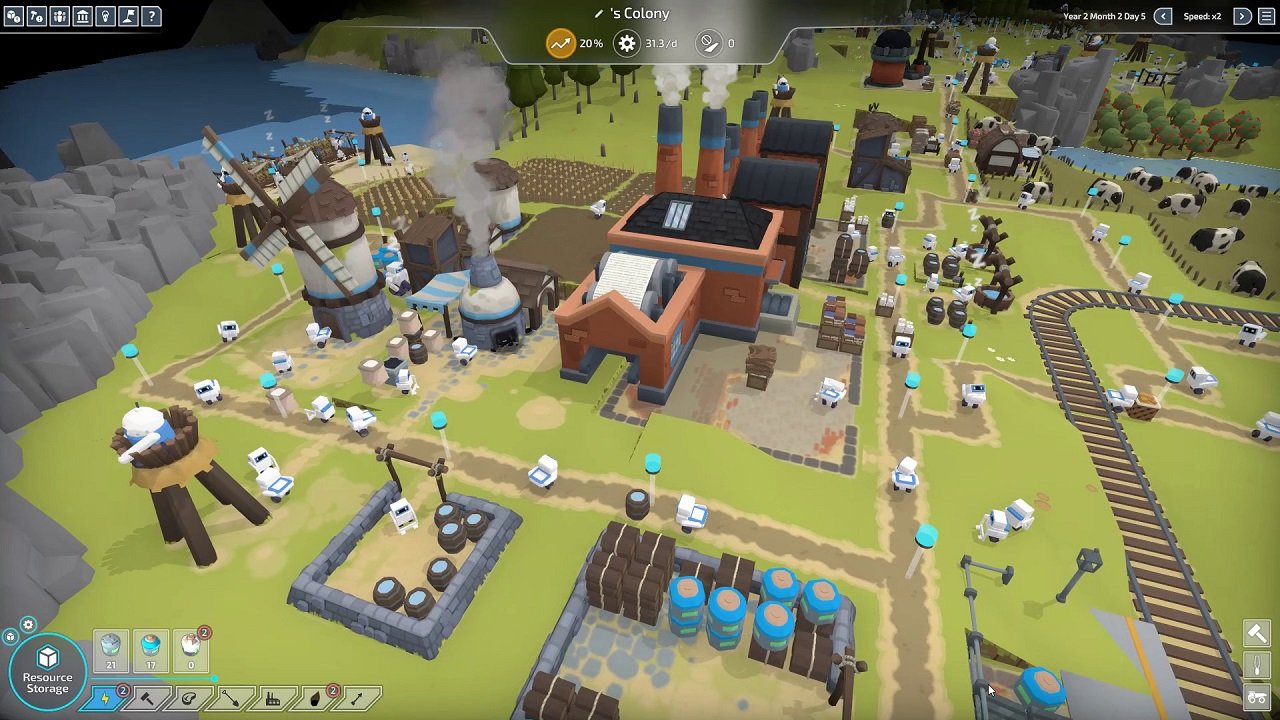This screenshot has height=720, width=1280.
Task: View the milestones flag panel
Action: click(x=128, y=16)
